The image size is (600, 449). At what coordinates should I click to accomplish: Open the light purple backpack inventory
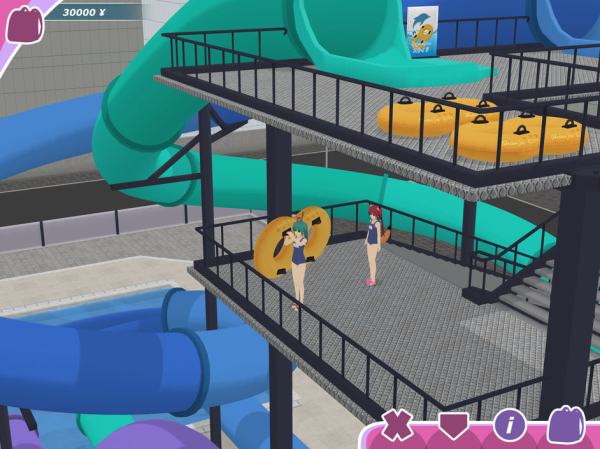tap(565, 424)
